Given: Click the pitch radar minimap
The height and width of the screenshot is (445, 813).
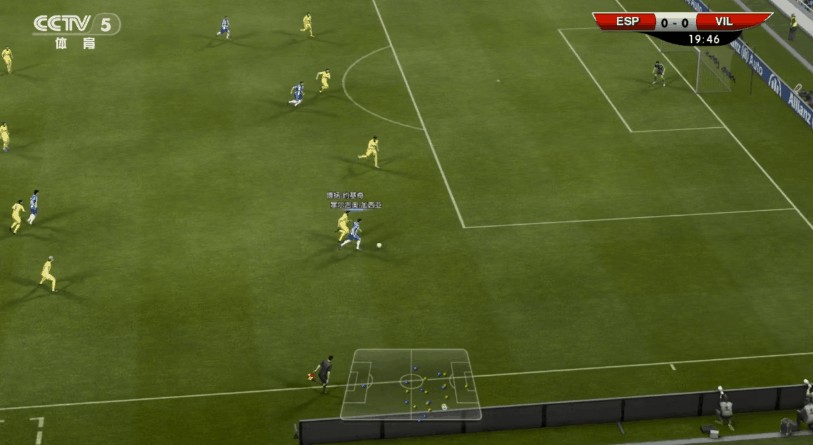Looking at the screenshot, I should 410,383.
